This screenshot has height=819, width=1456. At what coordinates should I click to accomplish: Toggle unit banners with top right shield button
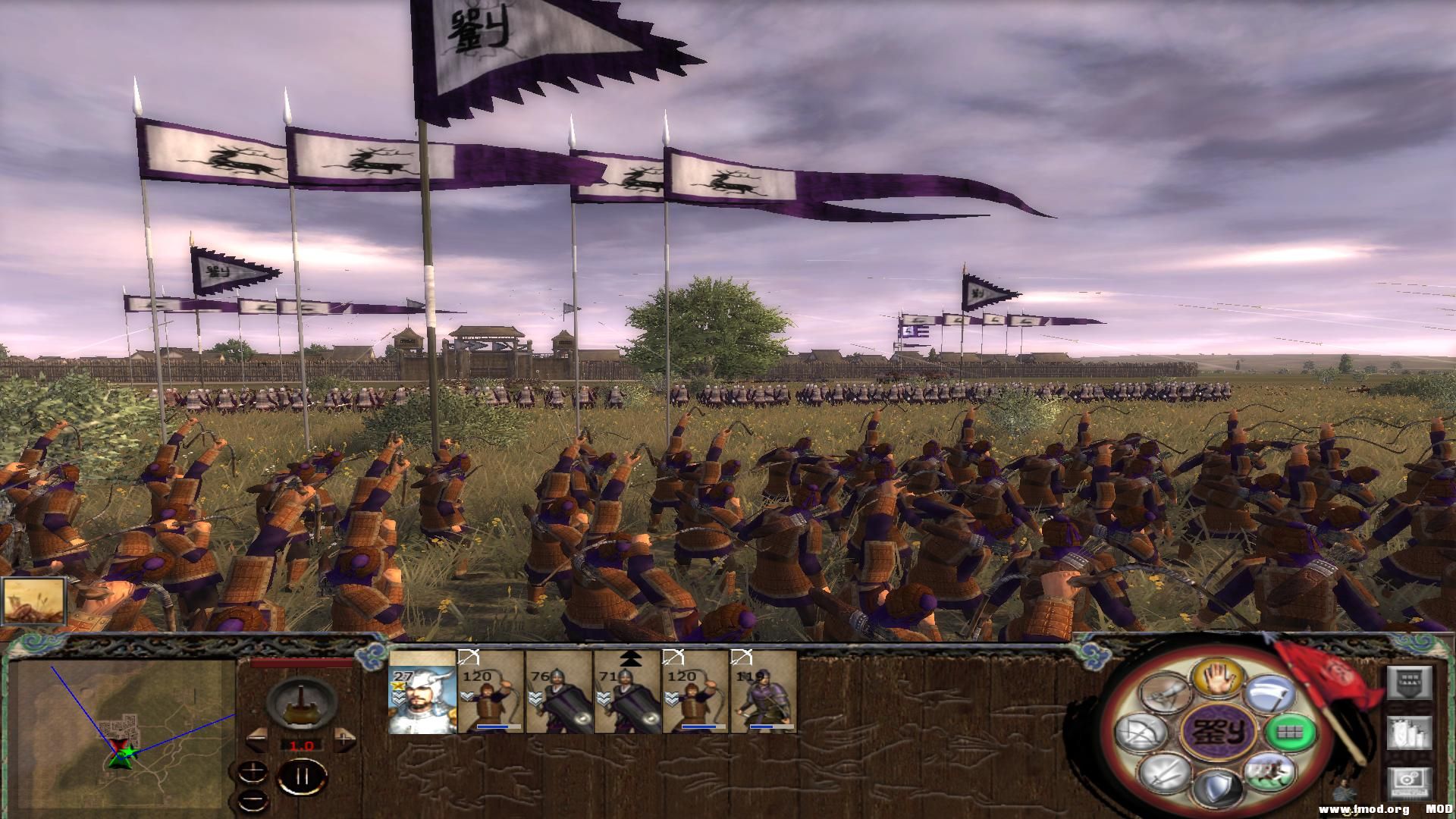click(x=1409, y=682)
